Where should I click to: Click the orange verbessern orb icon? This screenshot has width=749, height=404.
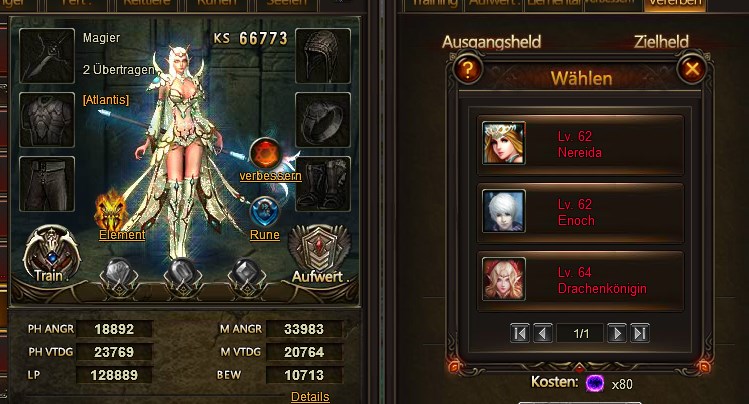tap(265, 153)
